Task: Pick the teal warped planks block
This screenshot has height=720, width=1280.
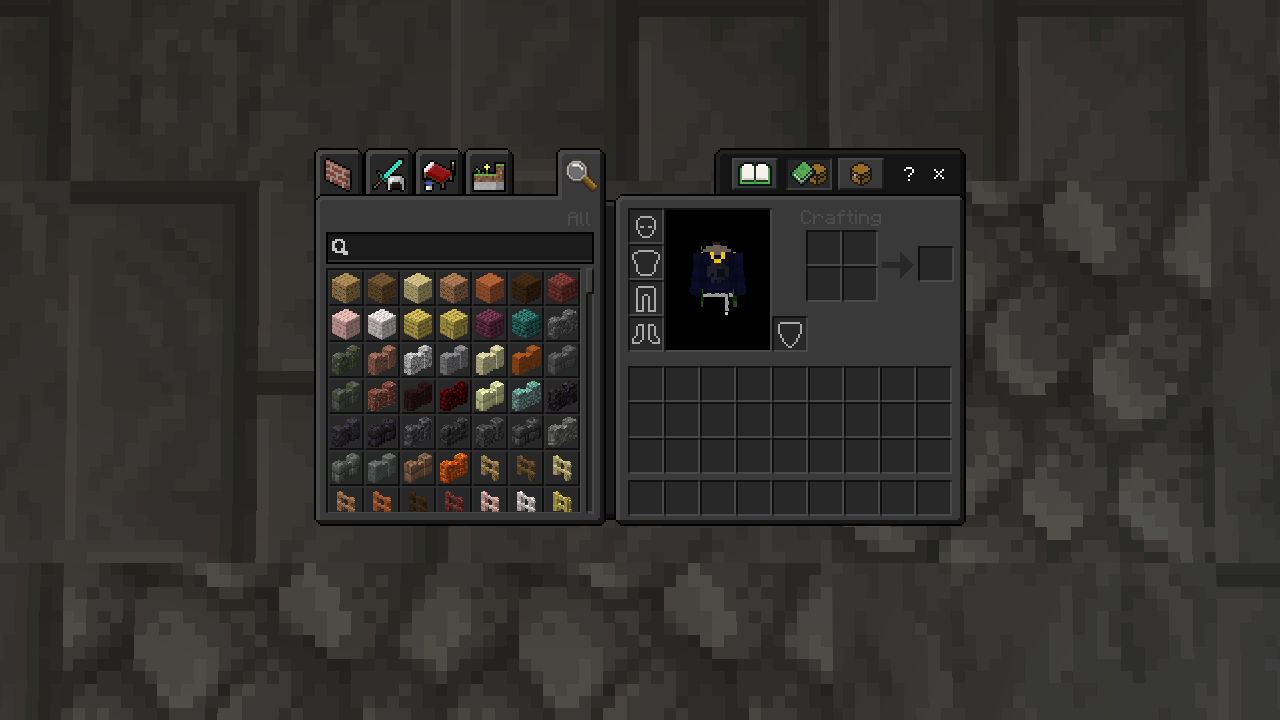Action: pos(526,324)
